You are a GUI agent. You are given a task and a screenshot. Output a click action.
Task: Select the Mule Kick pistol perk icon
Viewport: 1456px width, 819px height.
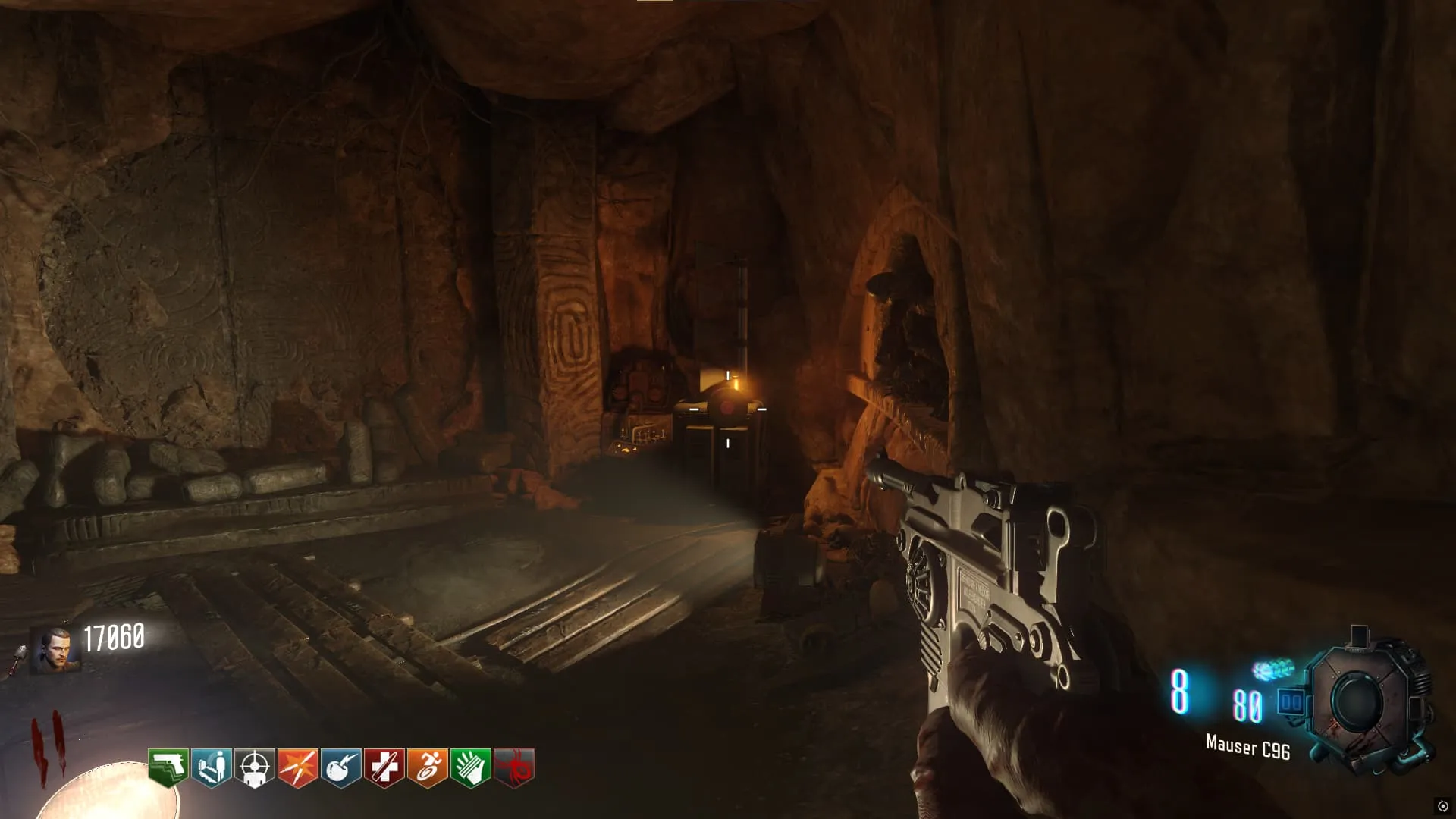tap(168, 768)
